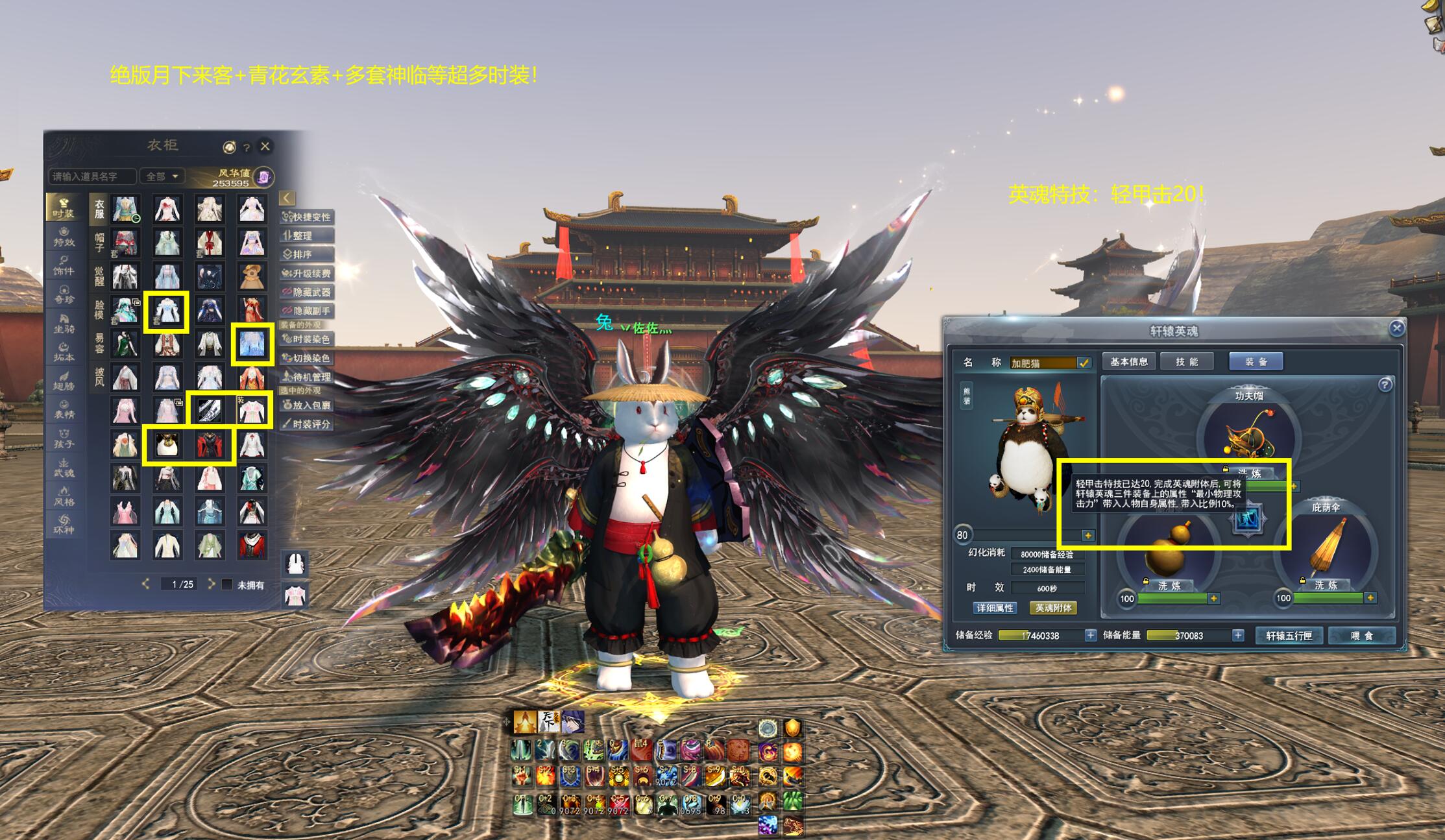The width and height of the screenshot is (1445, 840).
Task: Select the 功夫帽 equipment slot
Action: tap(1248, 433)
